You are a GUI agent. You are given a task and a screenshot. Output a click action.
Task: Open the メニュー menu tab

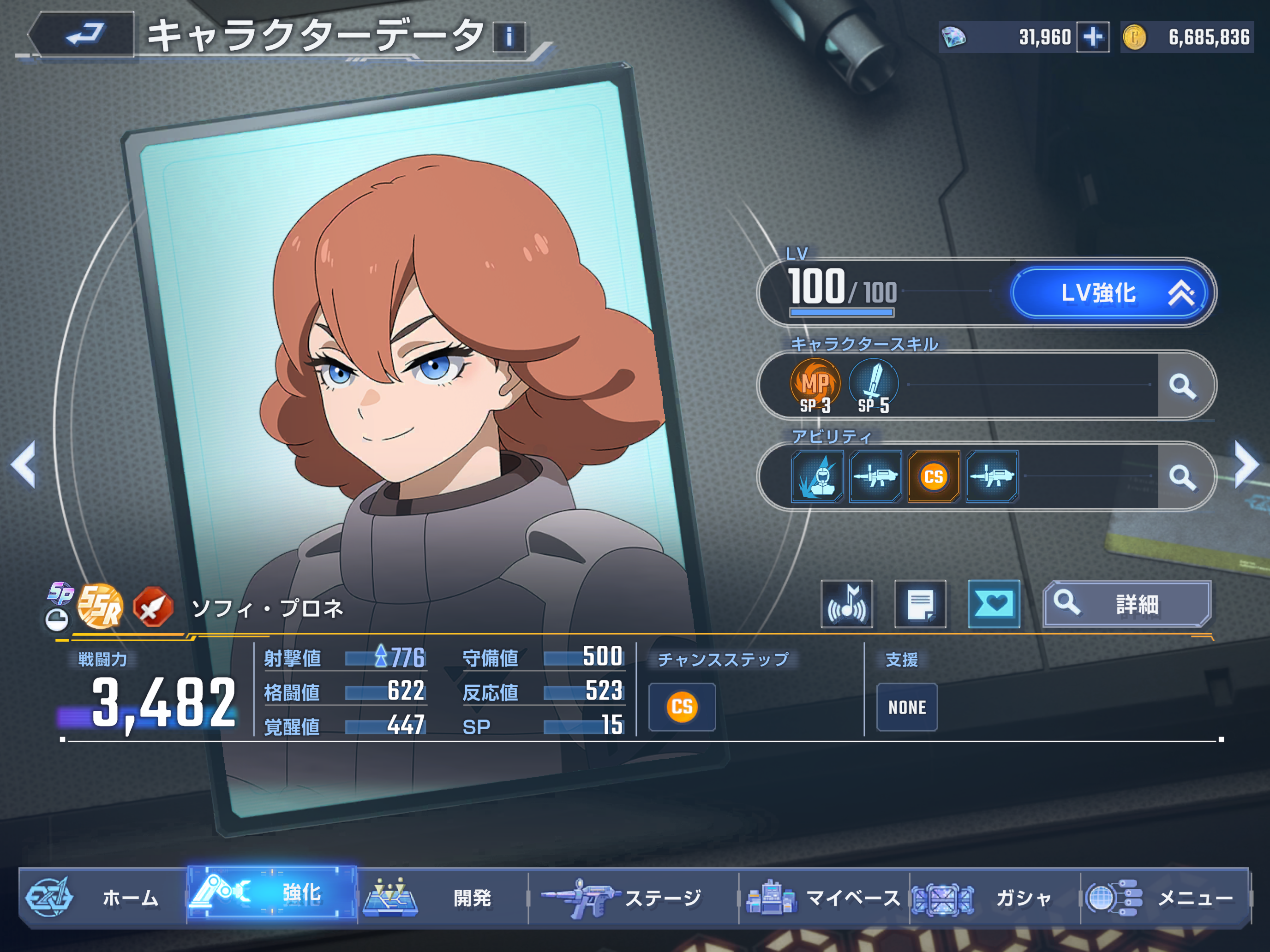pos(1166,898)
